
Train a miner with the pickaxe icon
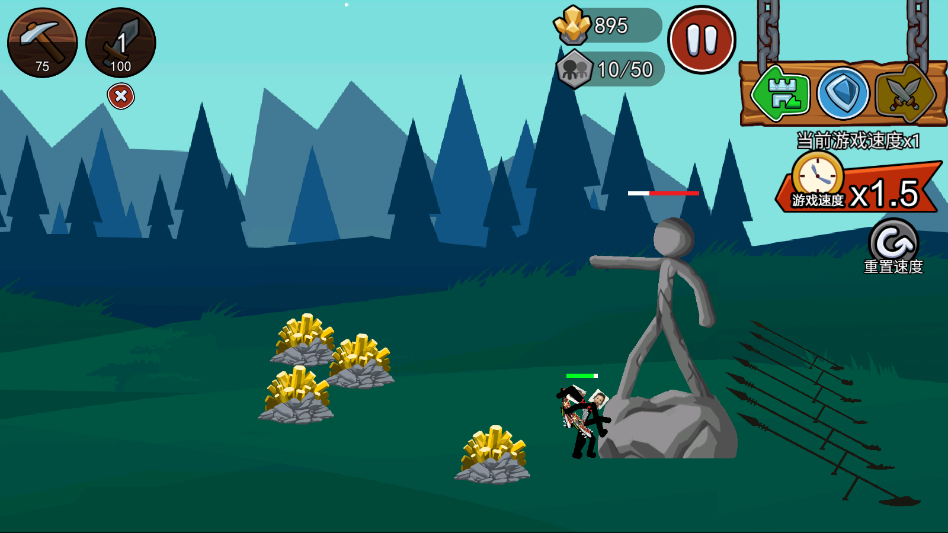pyautogui.click(x=42, y=42)
